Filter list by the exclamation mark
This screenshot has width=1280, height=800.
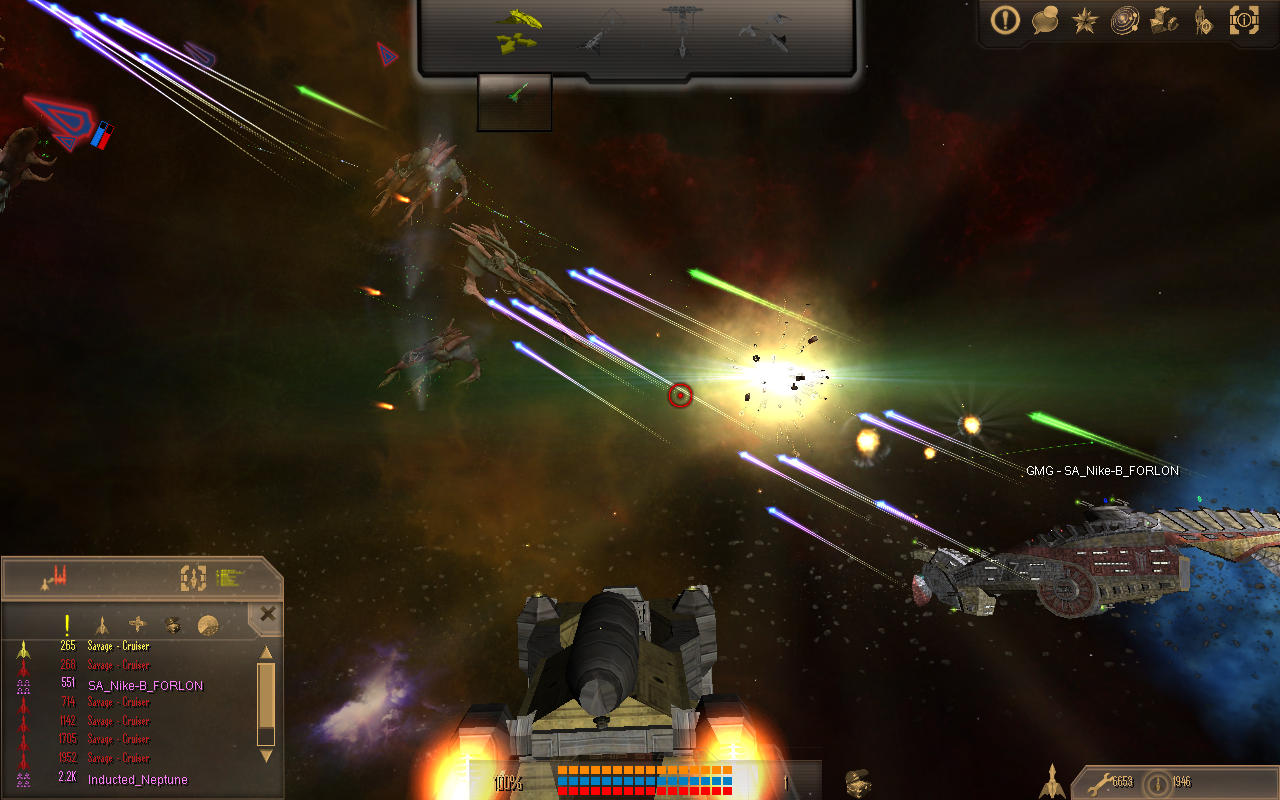67,625
